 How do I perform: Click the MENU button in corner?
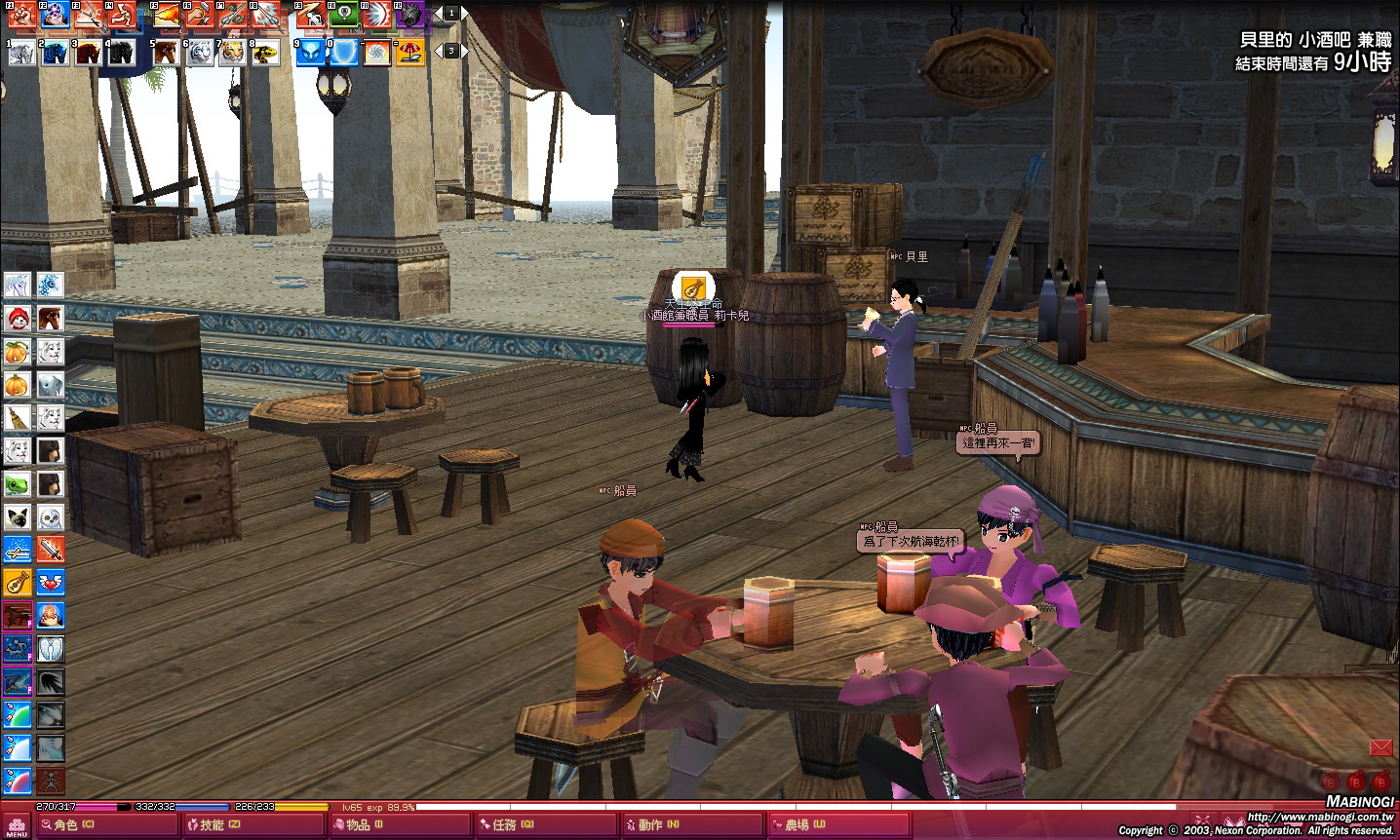pos(17,827)
